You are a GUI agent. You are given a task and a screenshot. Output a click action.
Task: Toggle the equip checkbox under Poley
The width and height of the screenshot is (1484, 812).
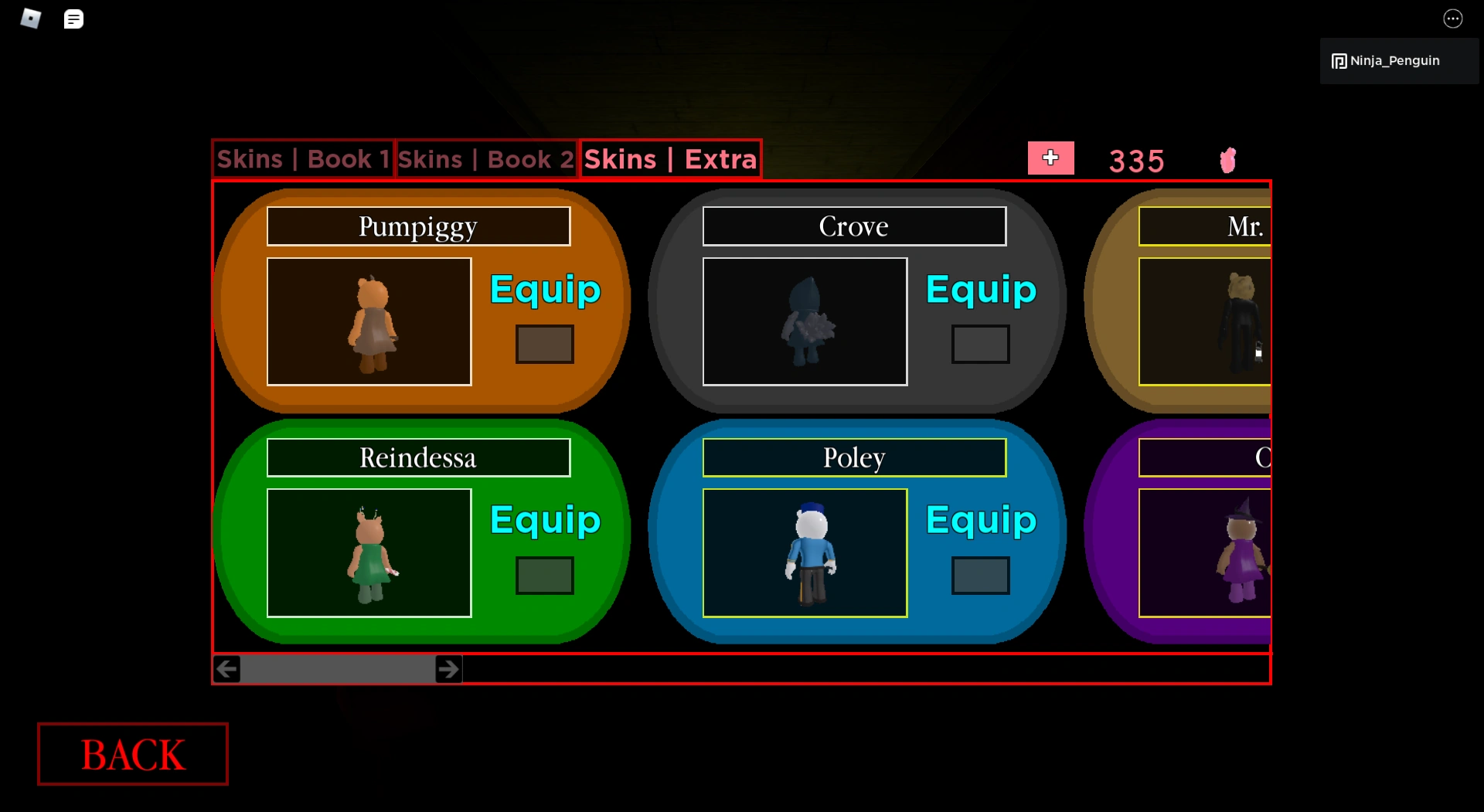tap(980, 574)
